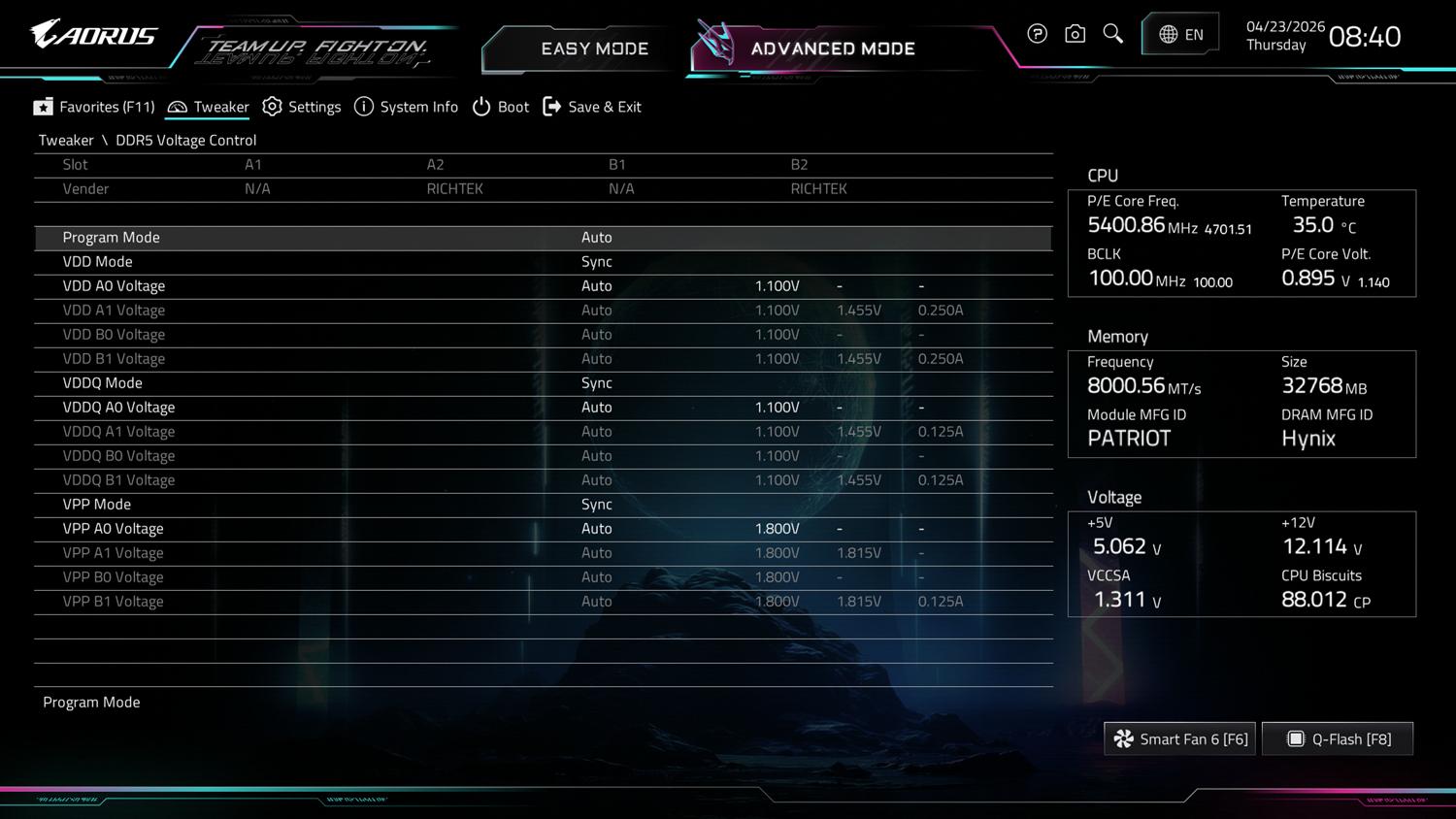Switch to Easy Mode
1456x819 pixels.
[x=593, y=49]
